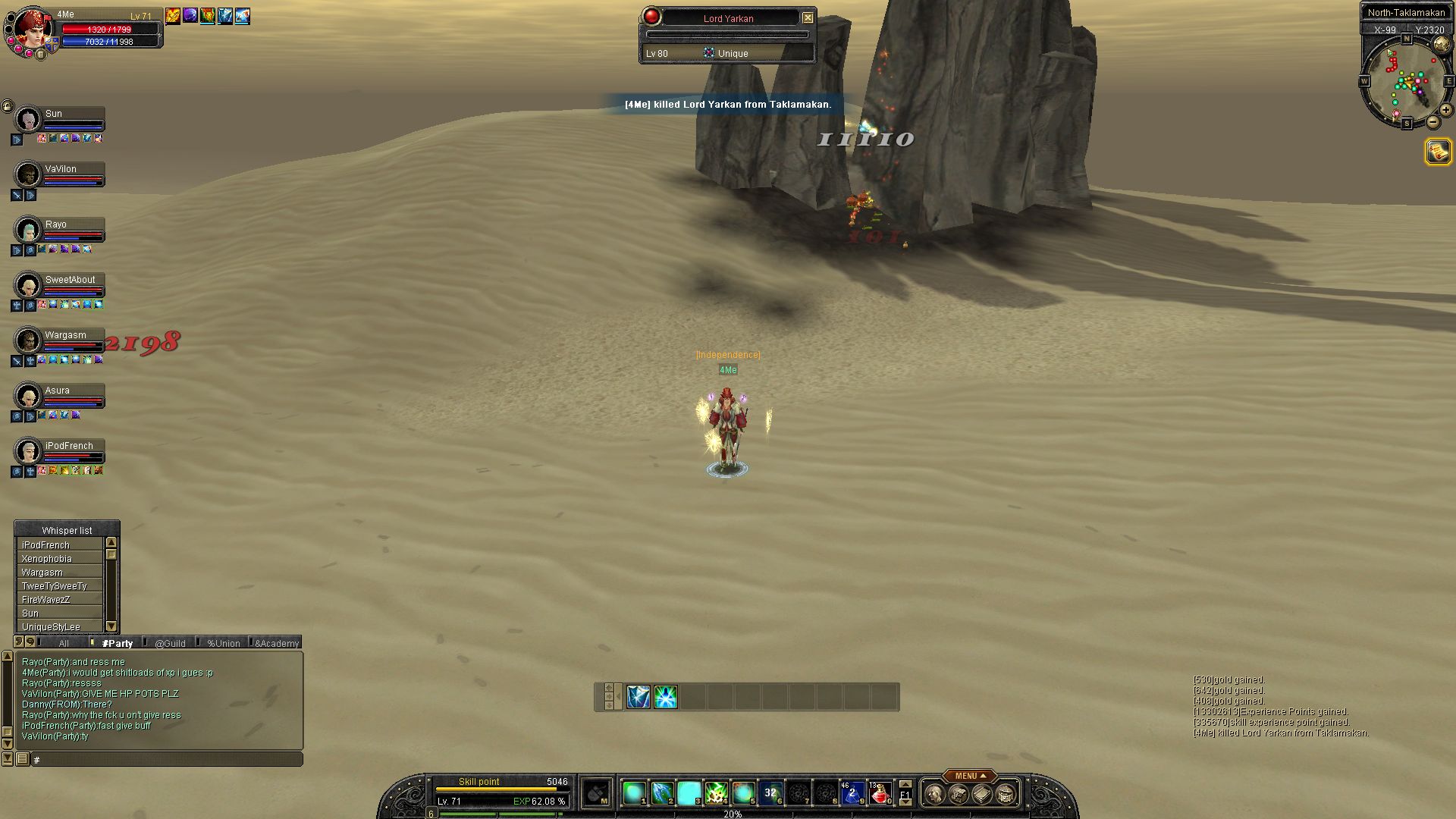Viewport: 1456px width, 819px height.
Task: Open the glowing quest scroll icon
Action: [1438, 152]
